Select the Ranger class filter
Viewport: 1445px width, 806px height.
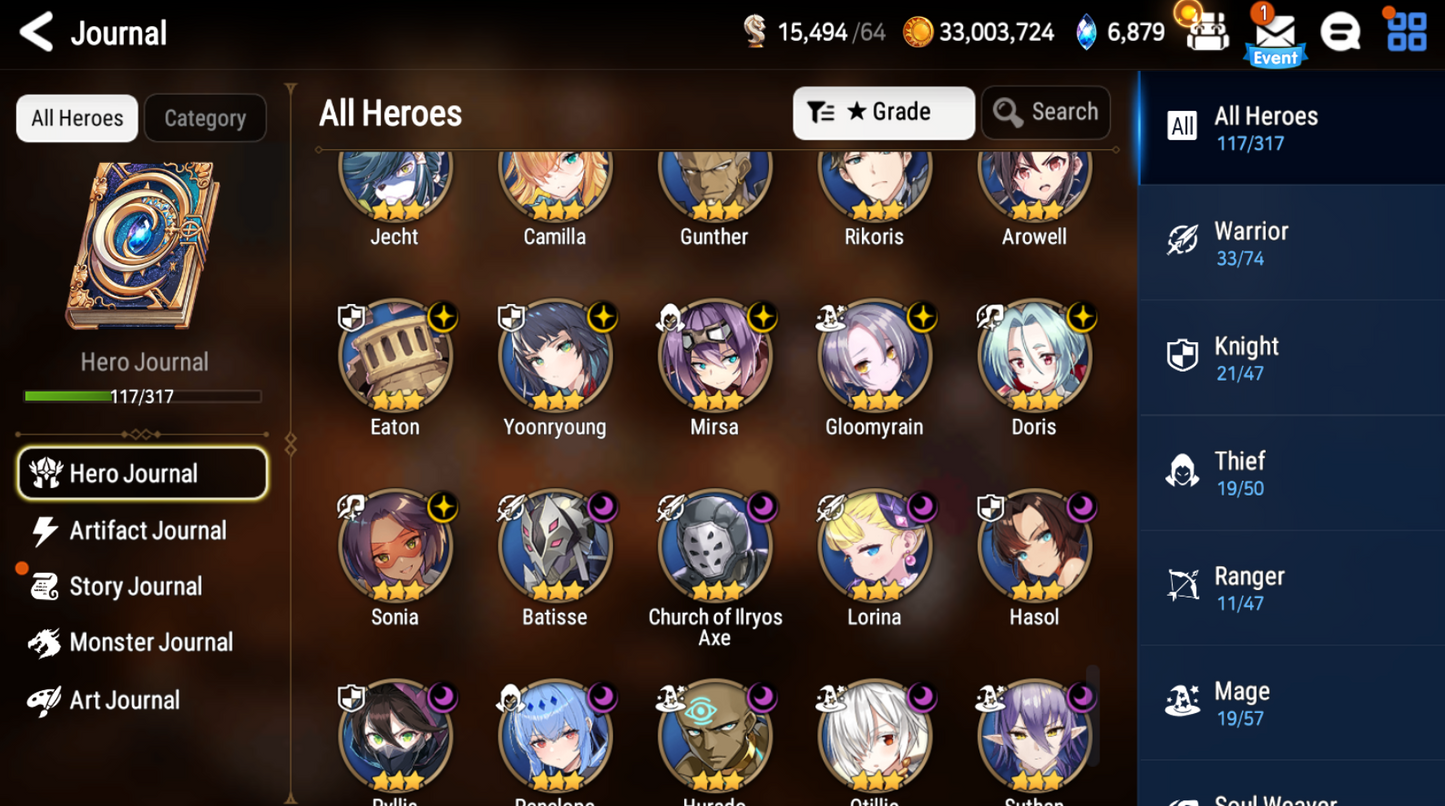(1290, 587)
